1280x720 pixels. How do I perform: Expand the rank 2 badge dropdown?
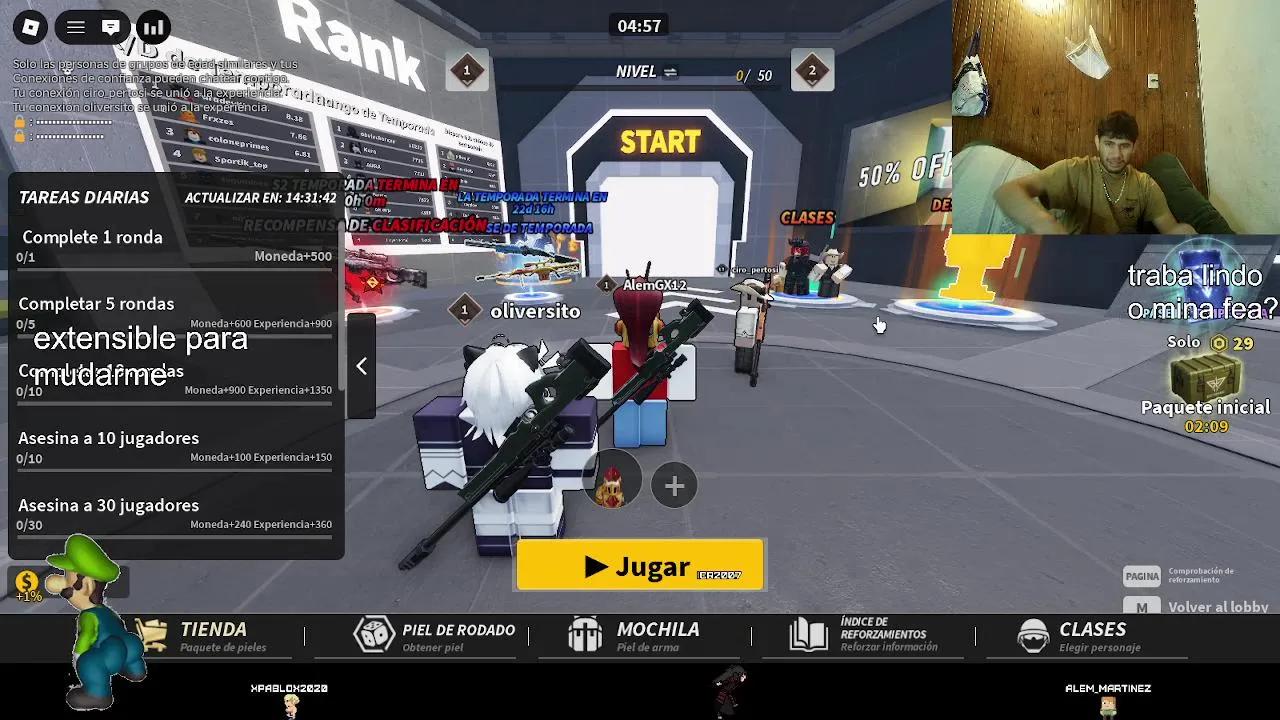click(813, 71)
